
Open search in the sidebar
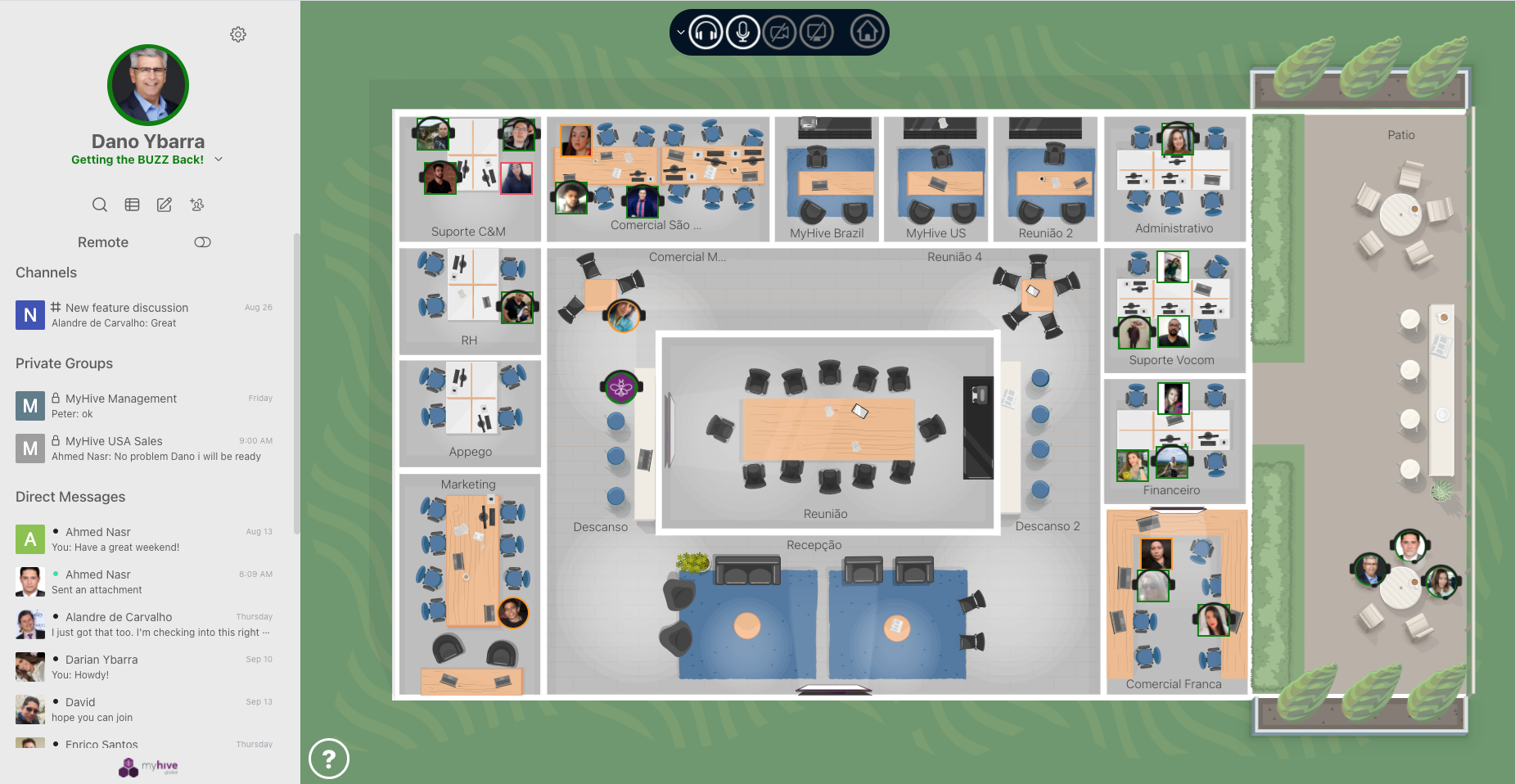100,205
